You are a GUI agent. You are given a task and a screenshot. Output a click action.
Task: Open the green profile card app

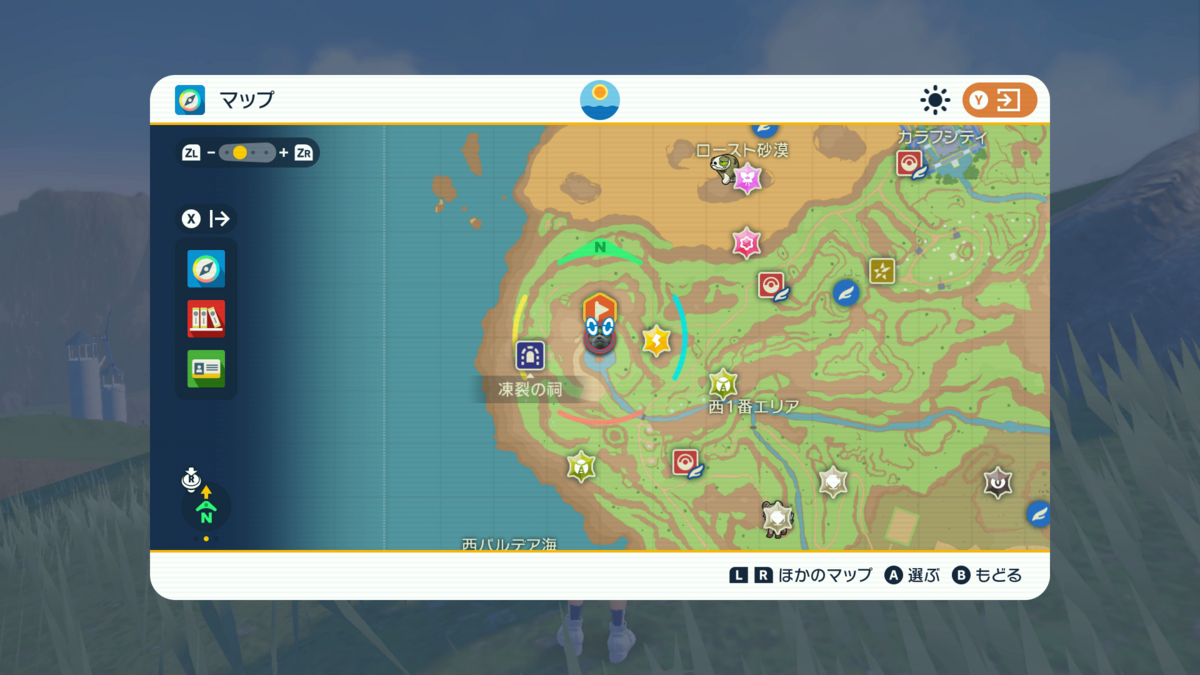tap(206, 369)
